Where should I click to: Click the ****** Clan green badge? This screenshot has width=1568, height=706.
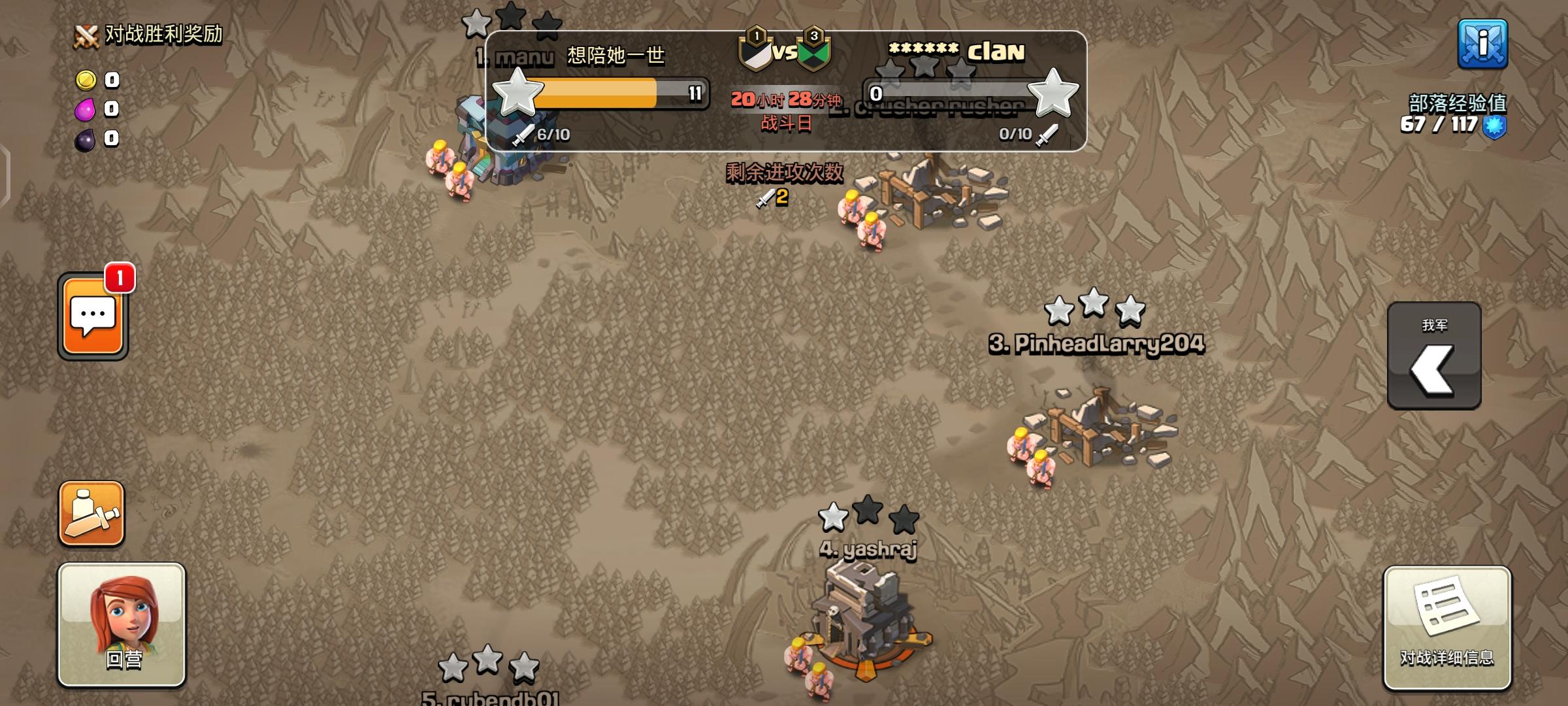point(814,50)
